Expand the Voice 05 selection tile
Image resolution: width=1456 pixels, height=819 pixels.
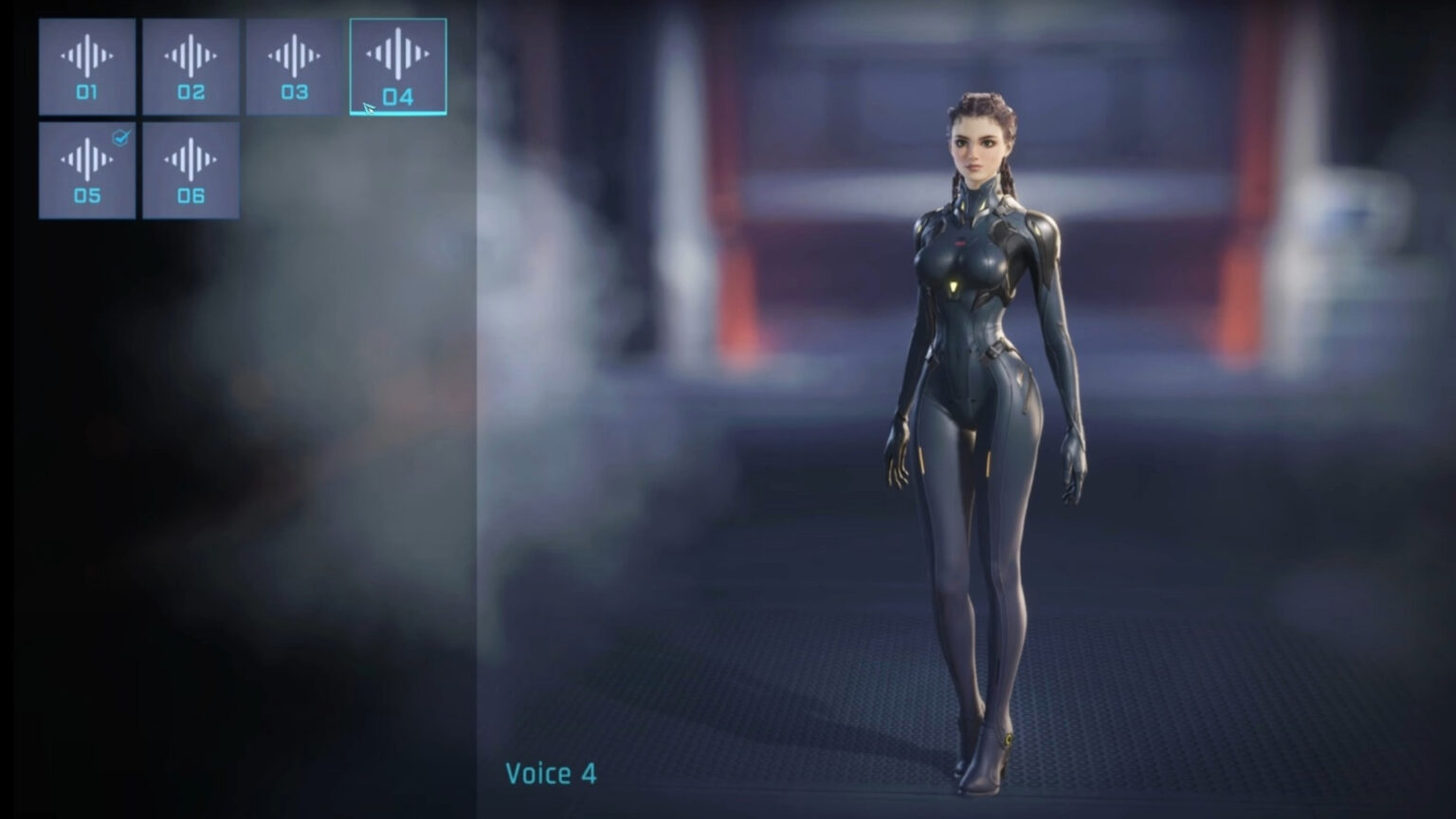(x=86, y=169)
